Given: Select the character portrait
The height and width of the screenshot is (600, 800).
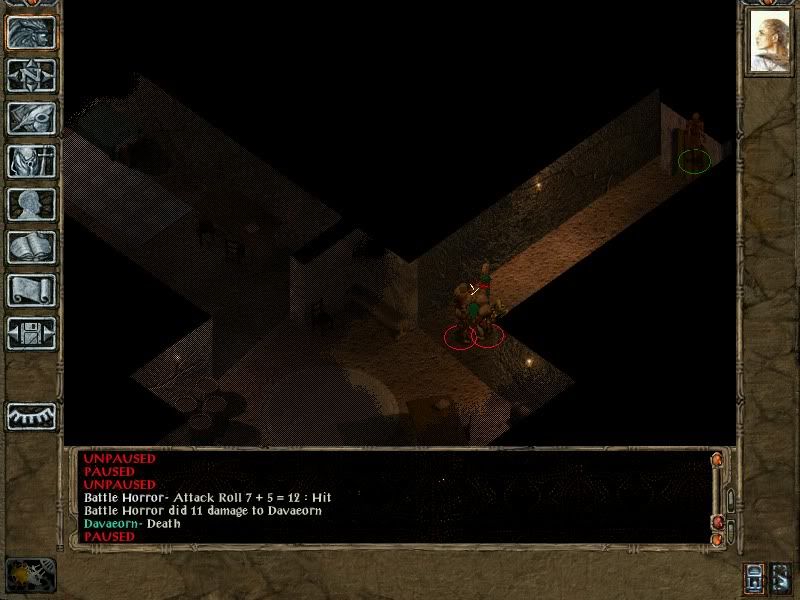Looking at the screenshot, I should (768, 42).
